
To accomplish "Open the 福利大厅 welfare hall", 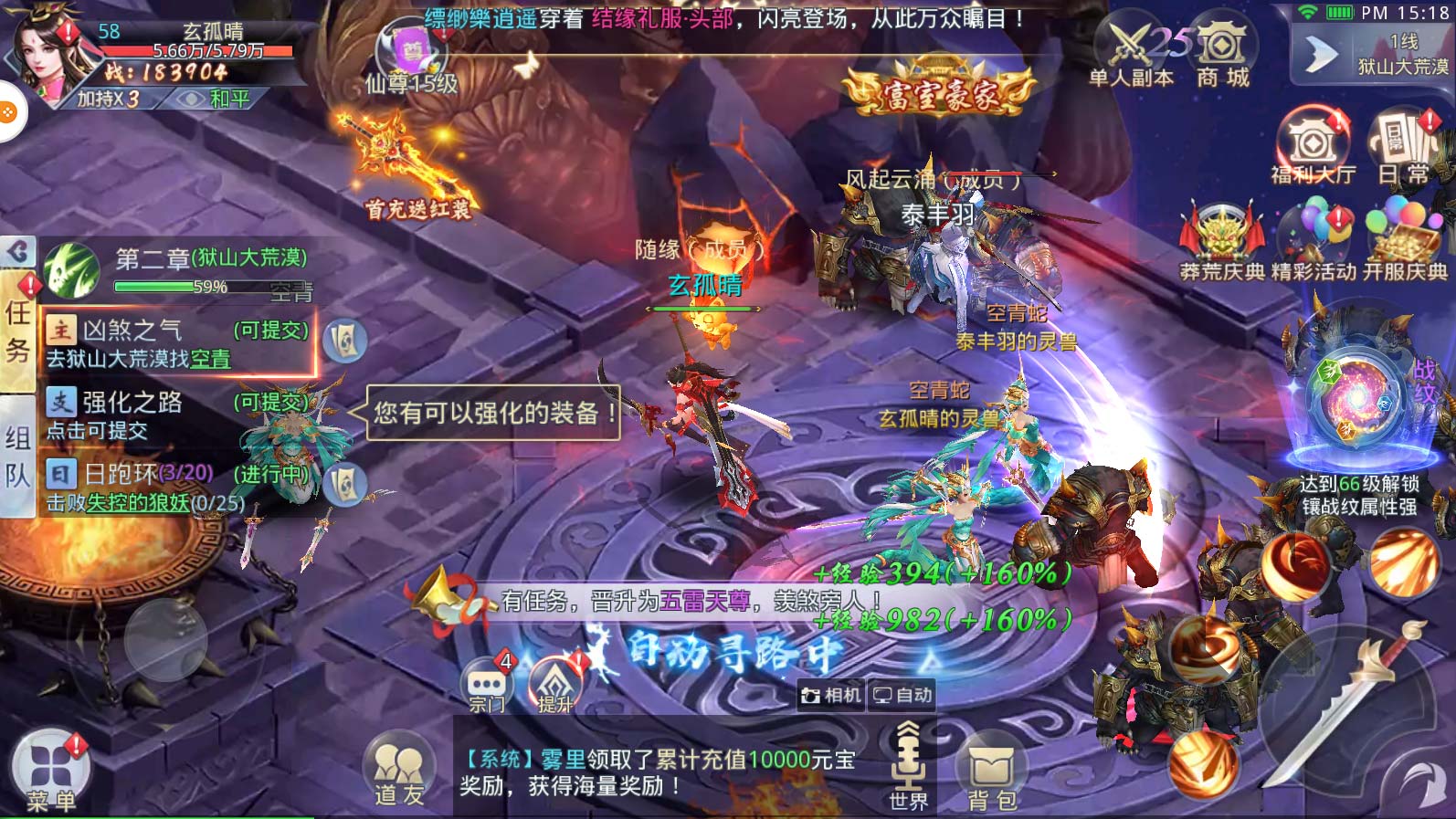I will point(1312,146).
